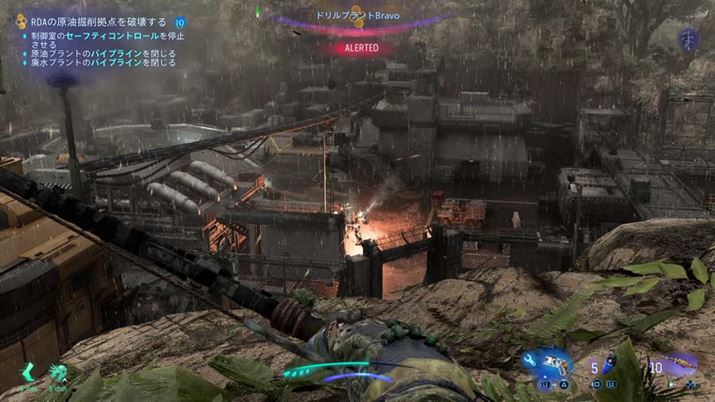Select the safety control shutdown objective

[98, 35]
